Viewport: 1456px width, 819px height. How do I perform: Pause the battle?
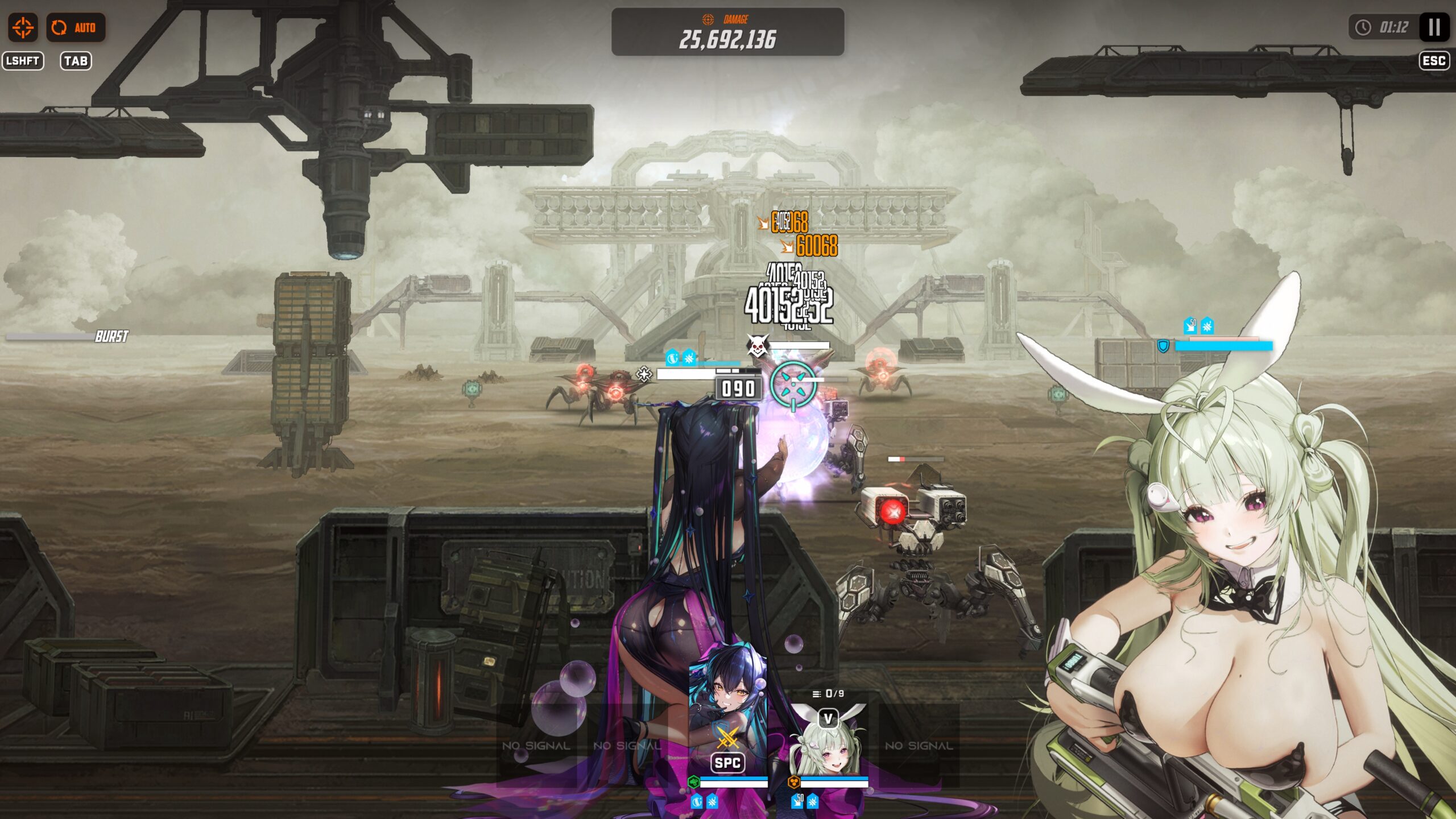(1434, 27)
